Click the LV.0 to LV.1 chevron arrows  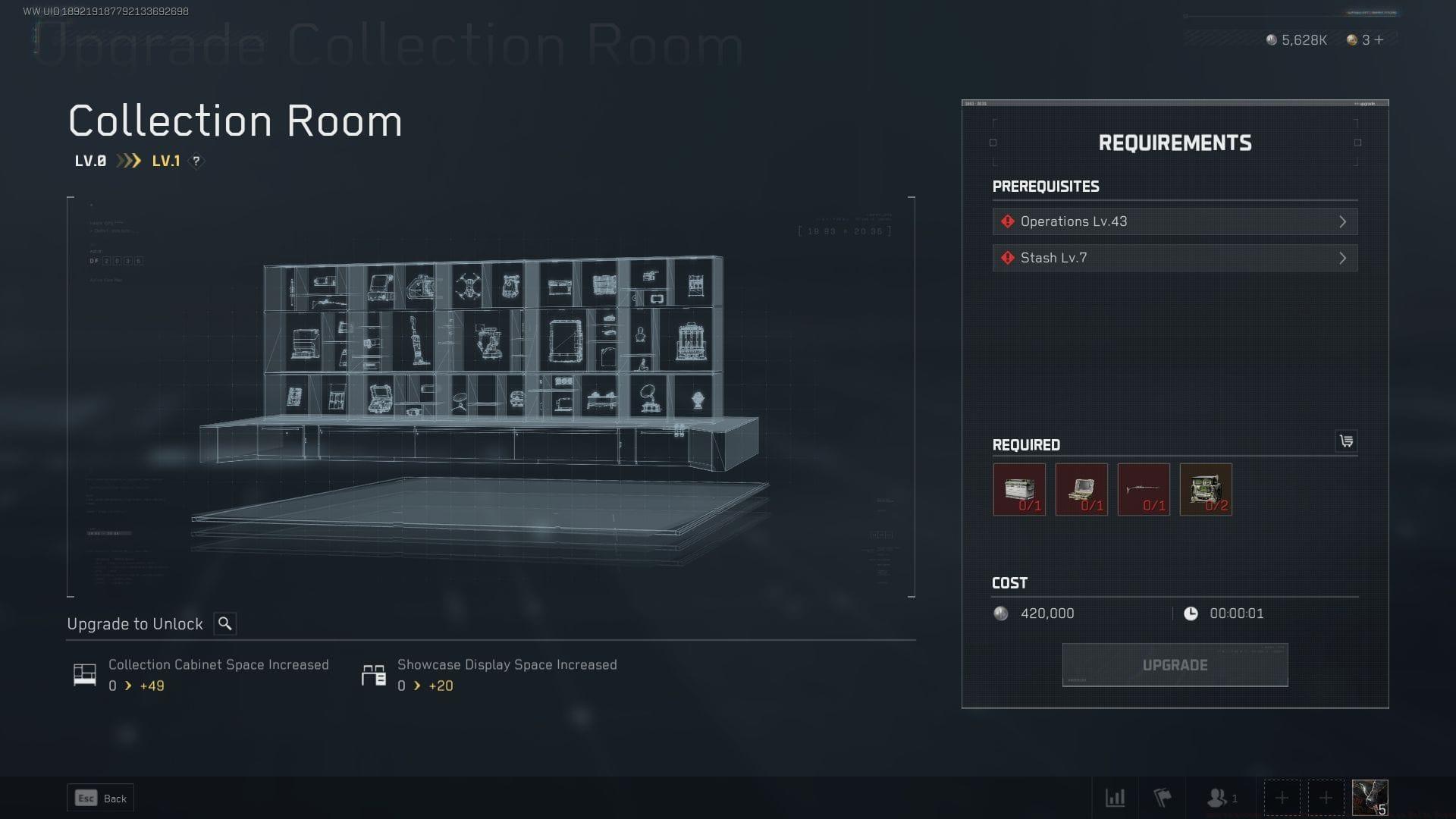(x=129, y=160)
